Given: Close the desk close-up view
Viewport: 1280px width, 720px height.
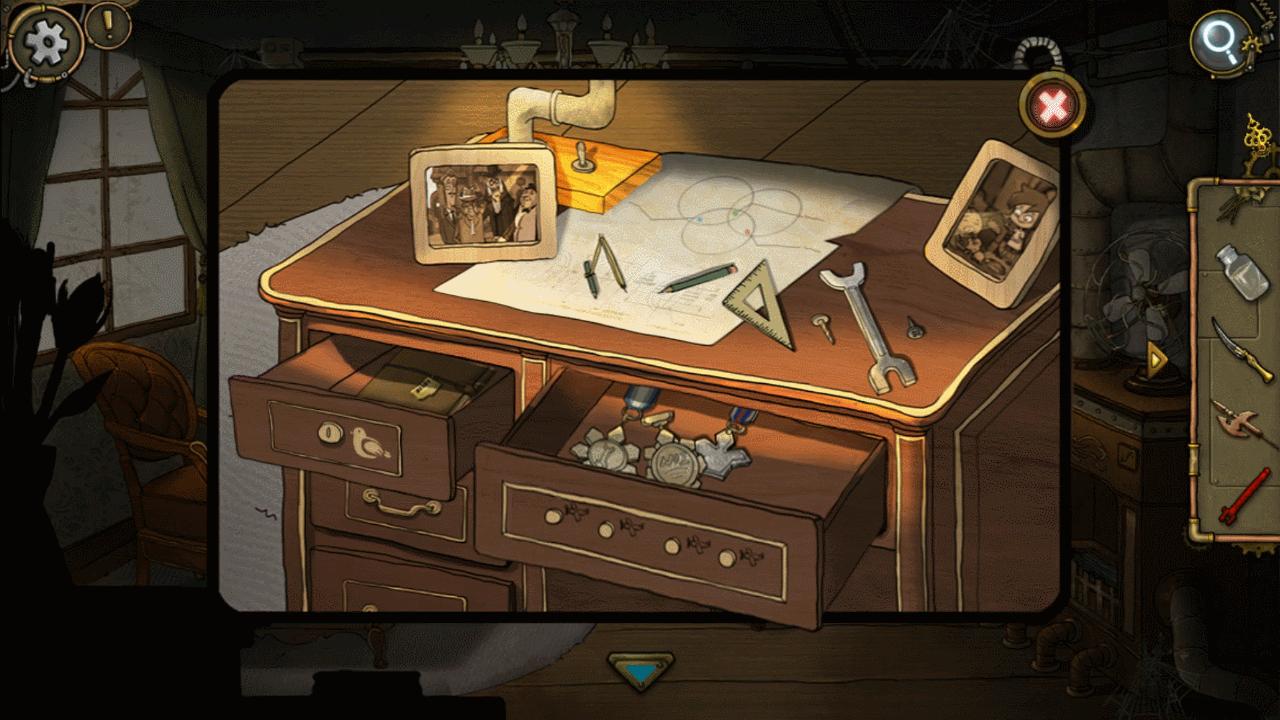Looking at the screenshot, I should (x=1049, y=106).
